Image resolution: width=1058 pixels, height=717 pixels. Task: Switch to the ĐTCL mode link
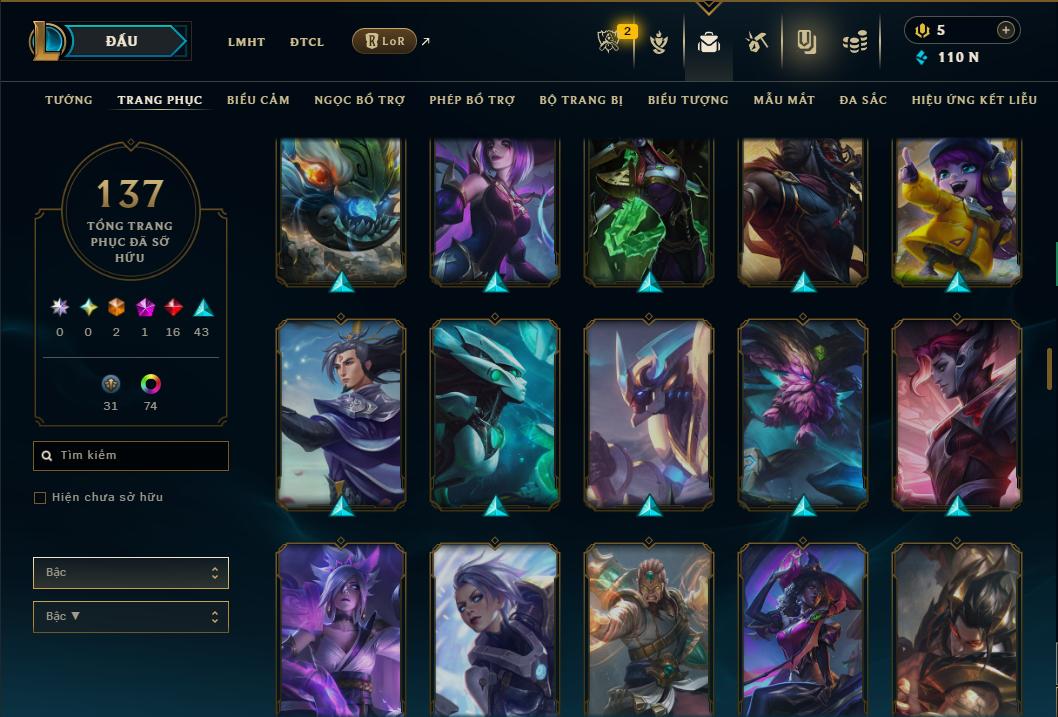click(x=307, y=42)
